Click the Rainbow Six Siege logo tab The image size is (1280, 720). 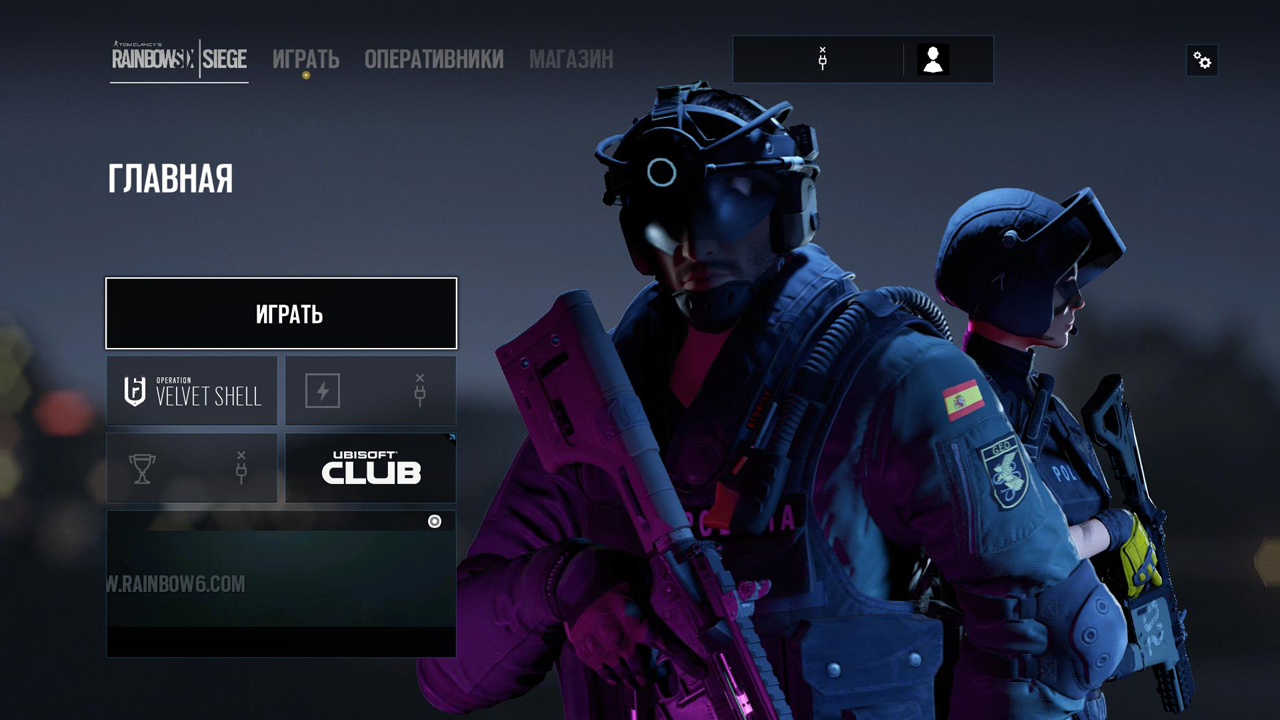tap(179, 60)
